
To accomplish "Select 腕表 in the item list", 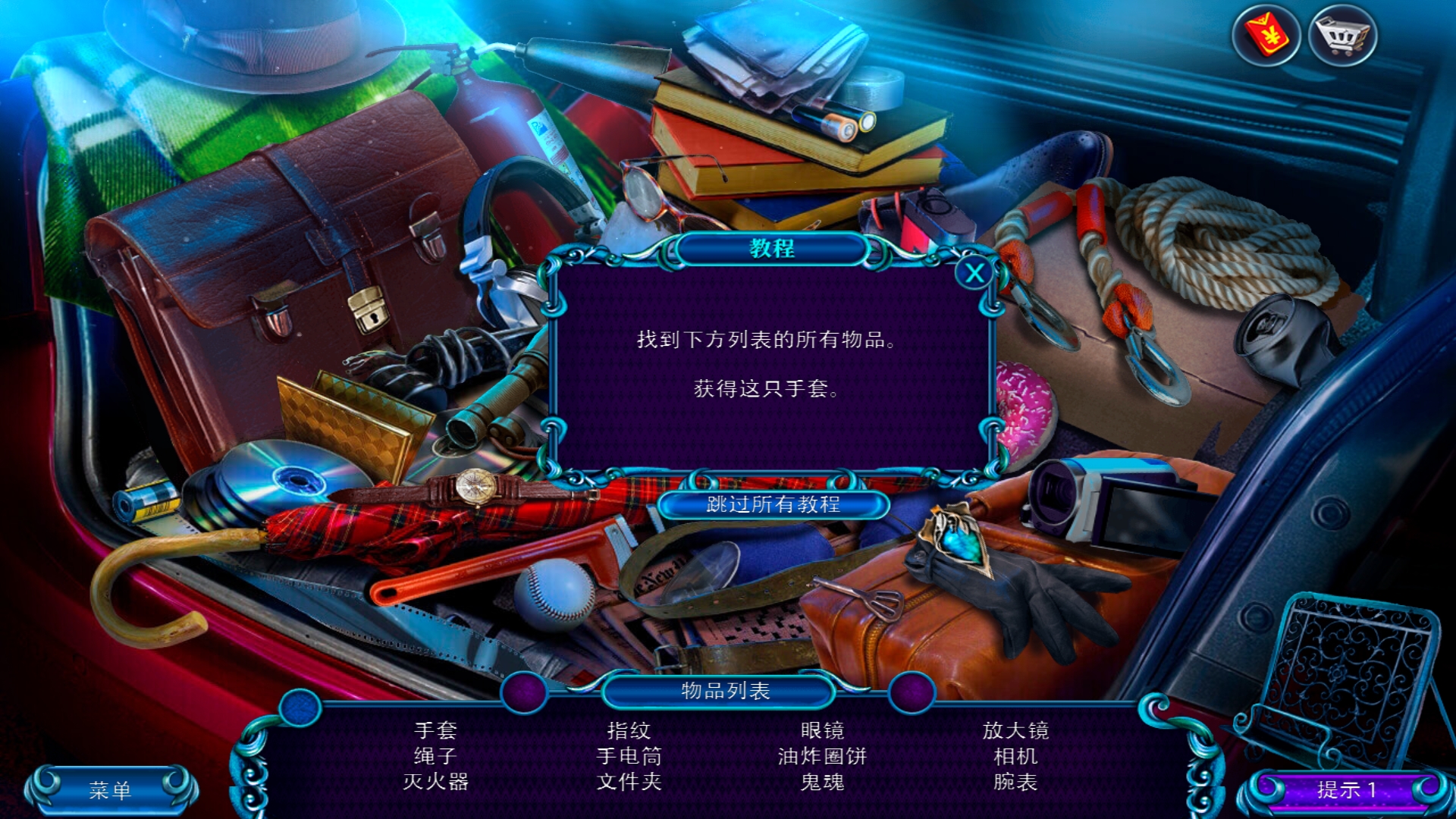I will (1015, 782).
